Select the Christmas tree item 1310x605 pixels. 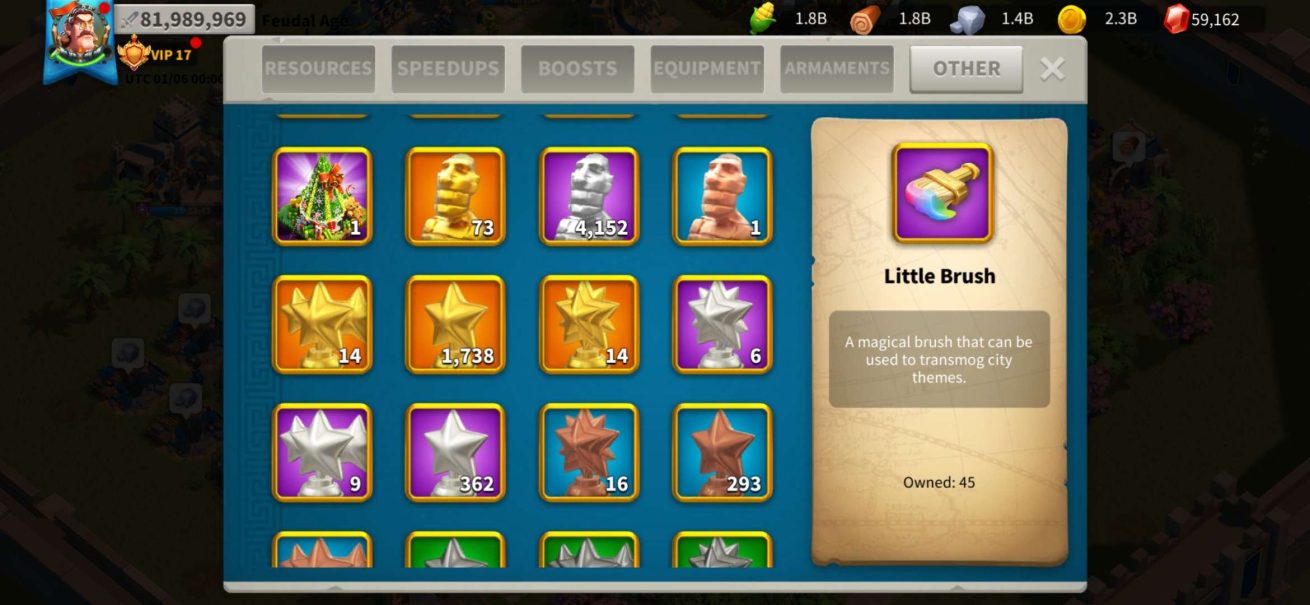tap(322, 196)
